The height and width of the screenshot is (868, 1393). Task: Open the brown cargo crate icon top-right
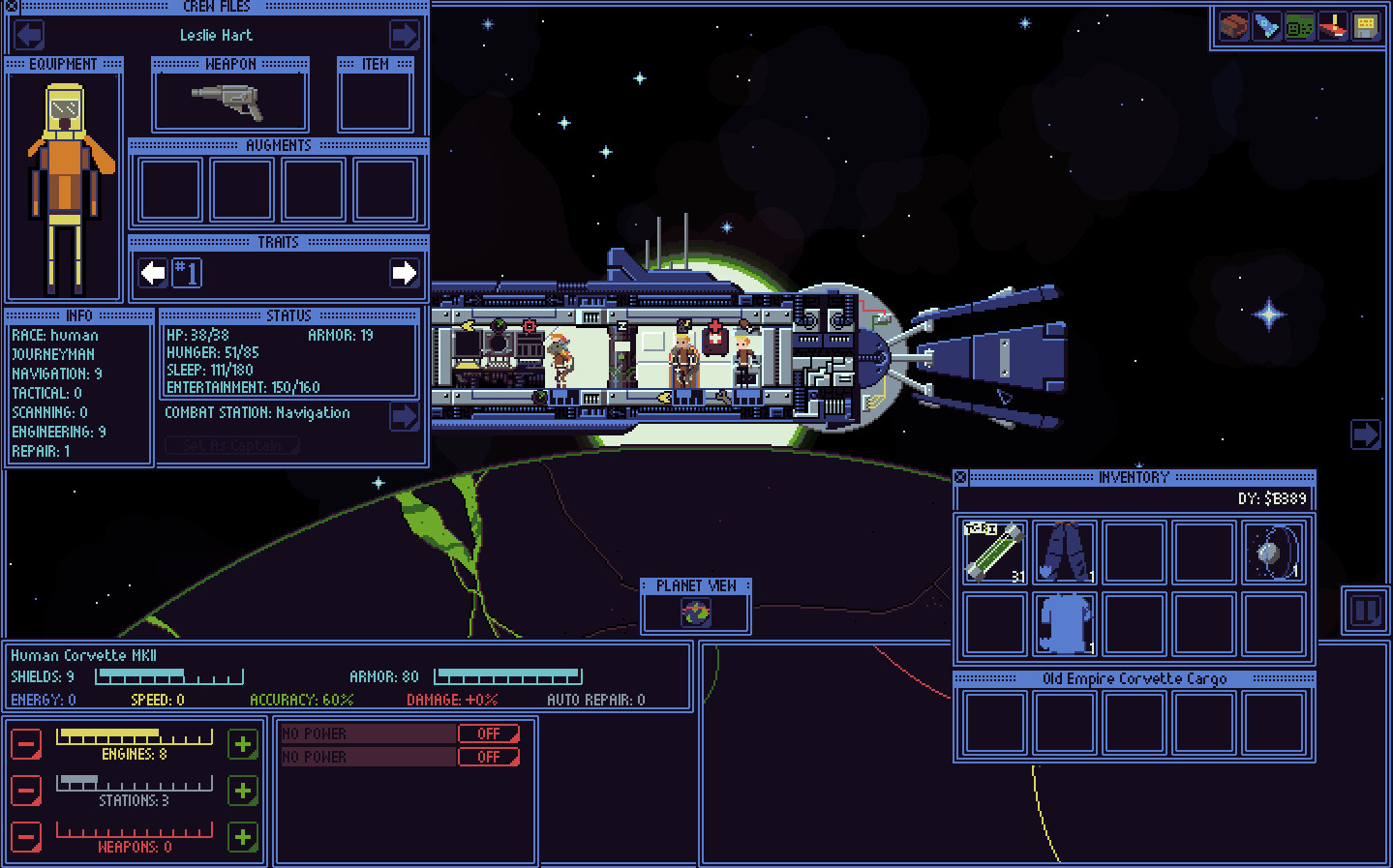pos(1233,26)
